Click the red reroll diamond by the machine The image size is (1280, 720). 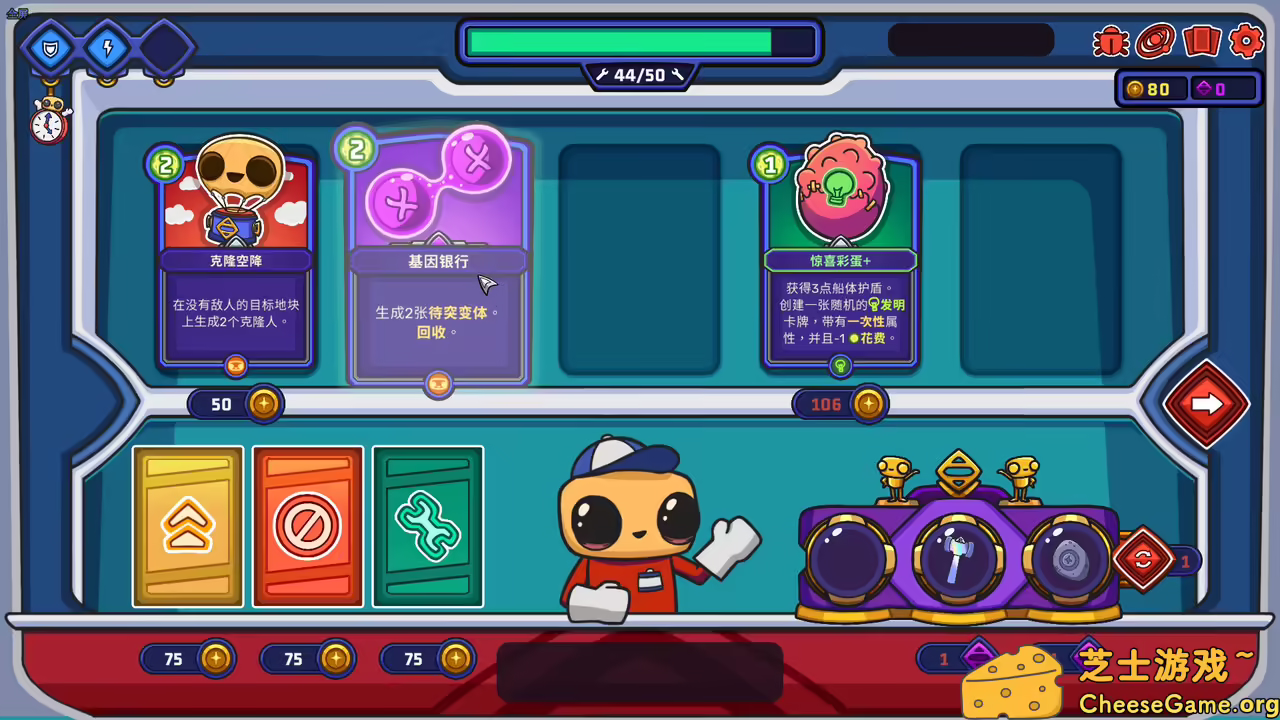[x=1143, y=561]
